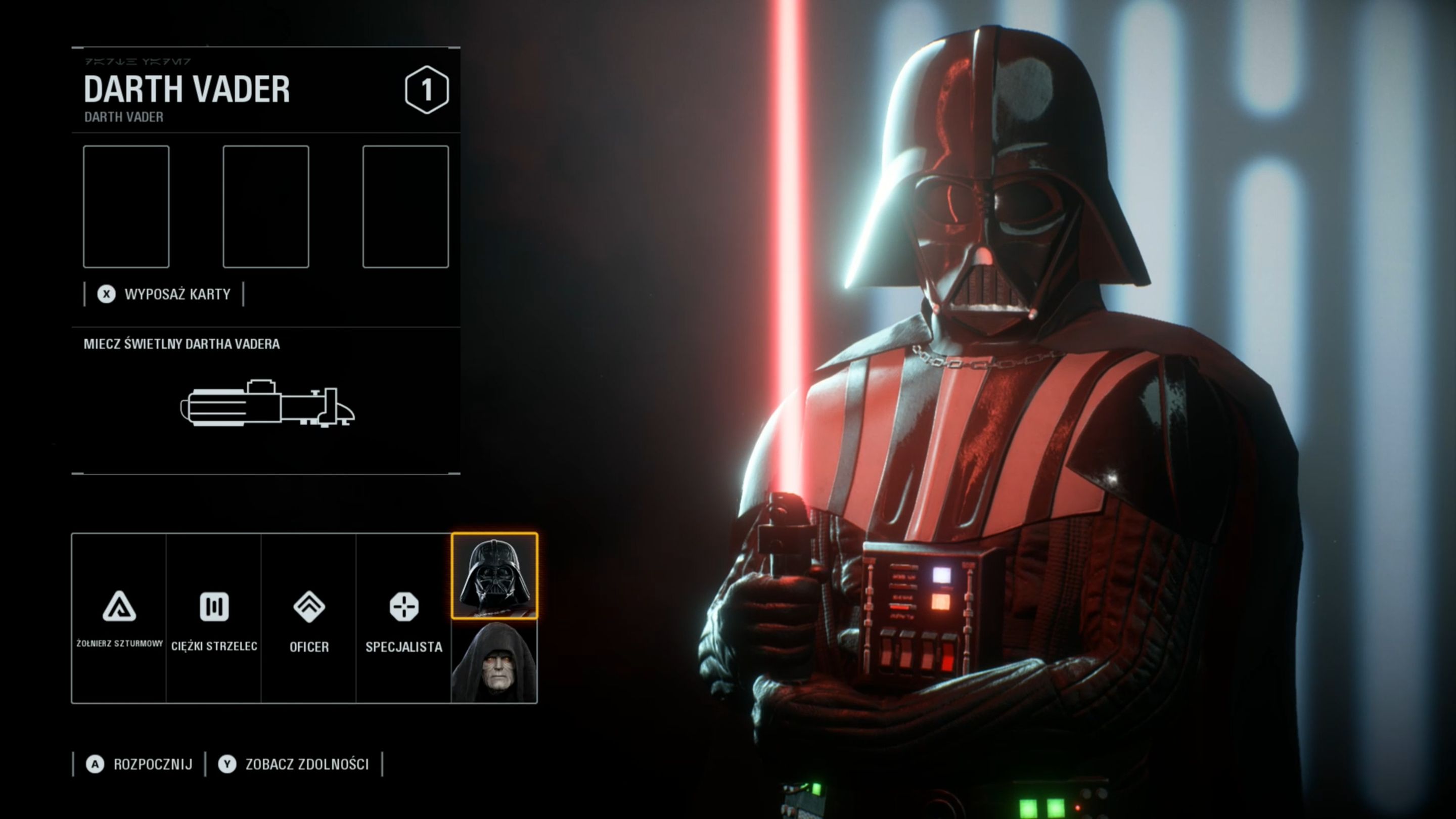This screenshot has width=1456, height=819.
Task: Pick the Specjalista class
Action: (x=403, y=618)
